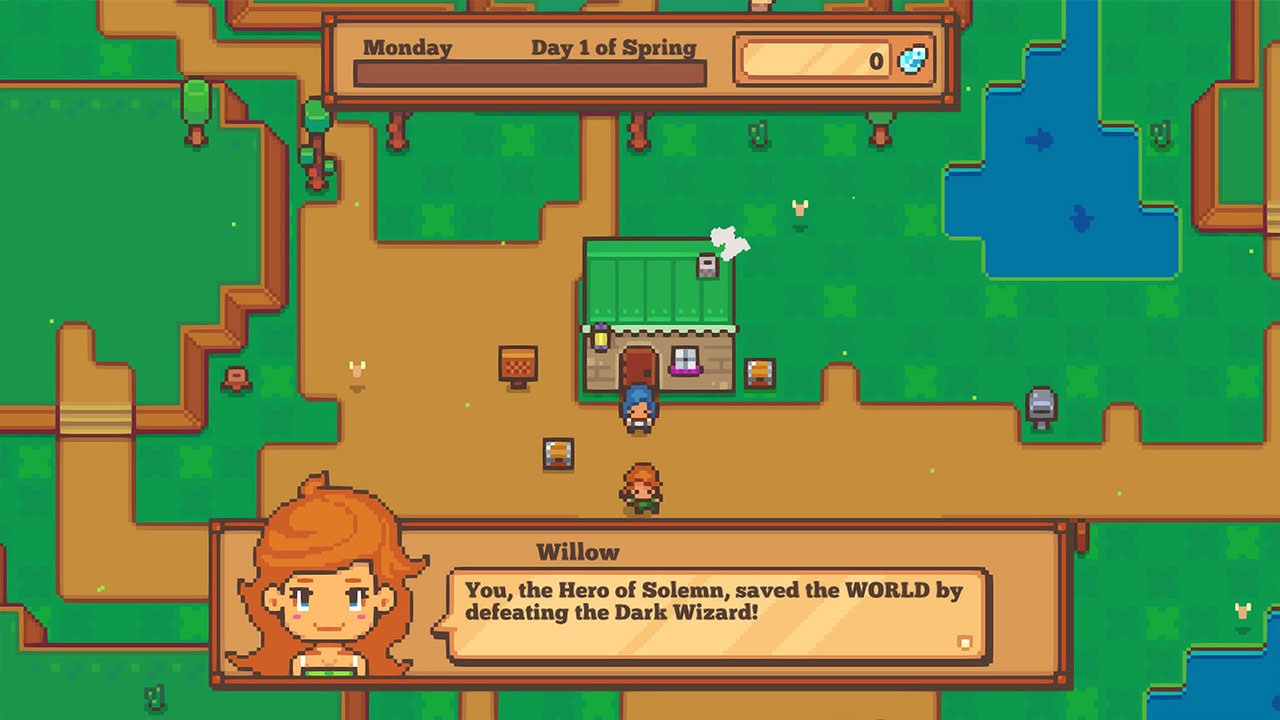Click the dewdrop currency icon
This screenshot has width=1280, height=720.
click(912, 60)
